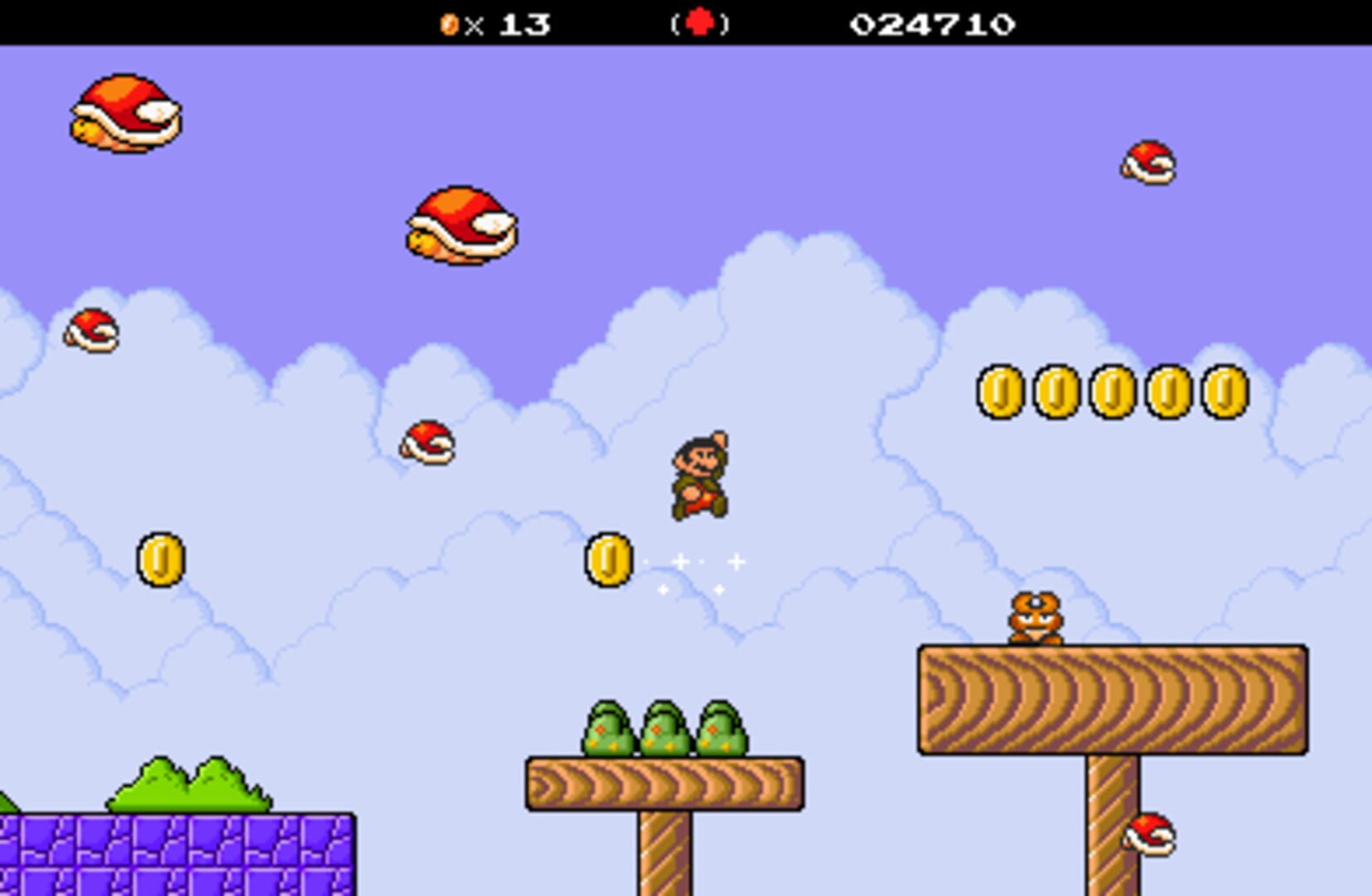Screen dimensions: 1372x896
Task: Click the coin icon in the HUD
Action: point(448,23)
